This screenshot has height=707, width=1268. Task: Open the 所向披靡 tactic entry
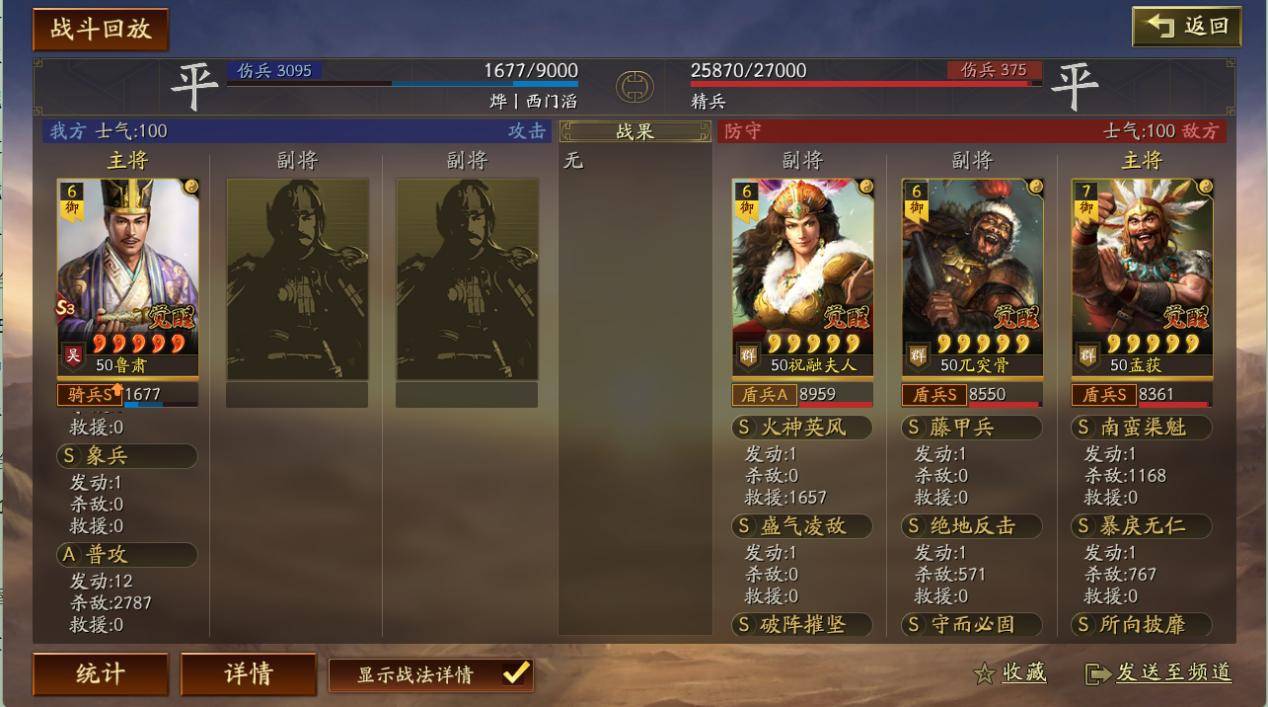tap(1142, 624)
